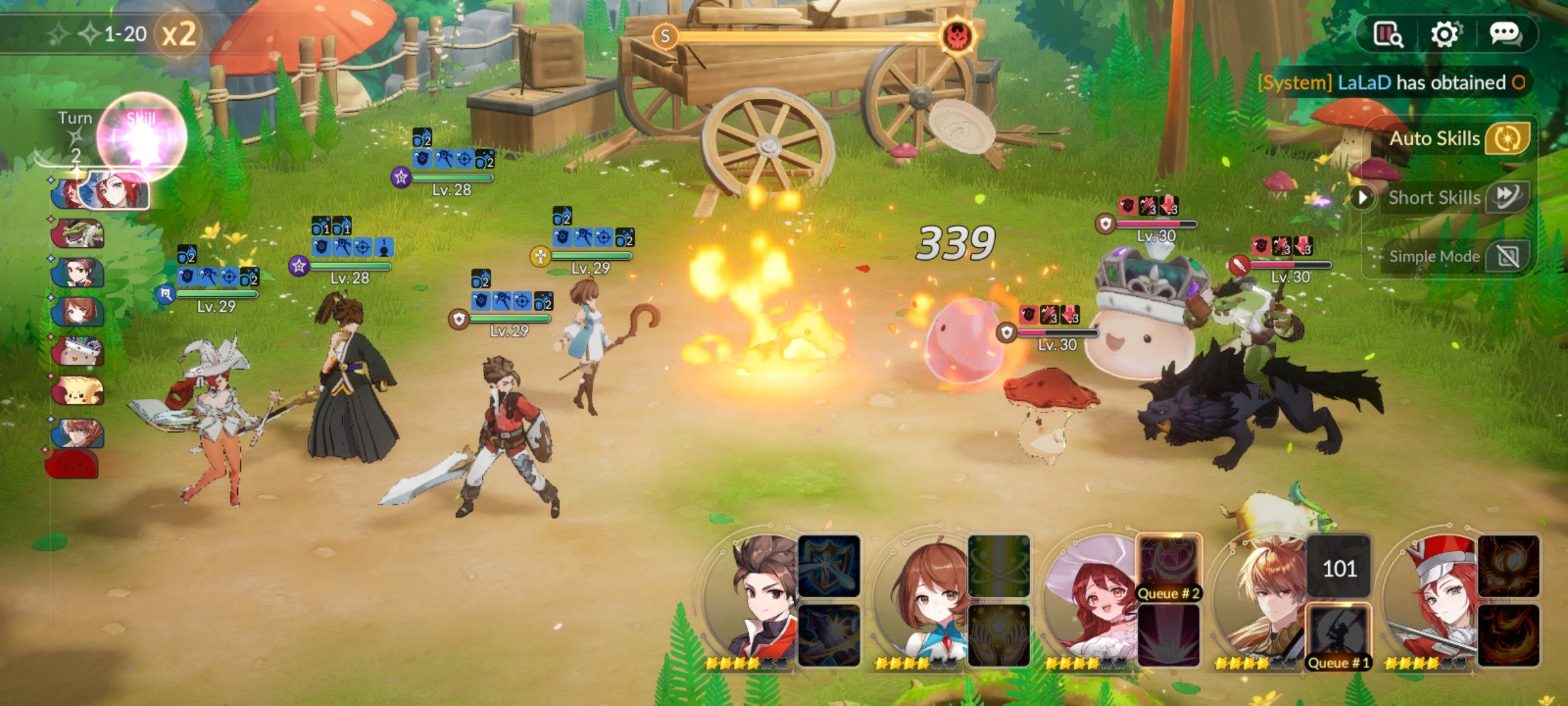The width and height of the screenshot is (1568, 706).
Task: Open the gear settings menu
Action: click(x=1444, y=34)
